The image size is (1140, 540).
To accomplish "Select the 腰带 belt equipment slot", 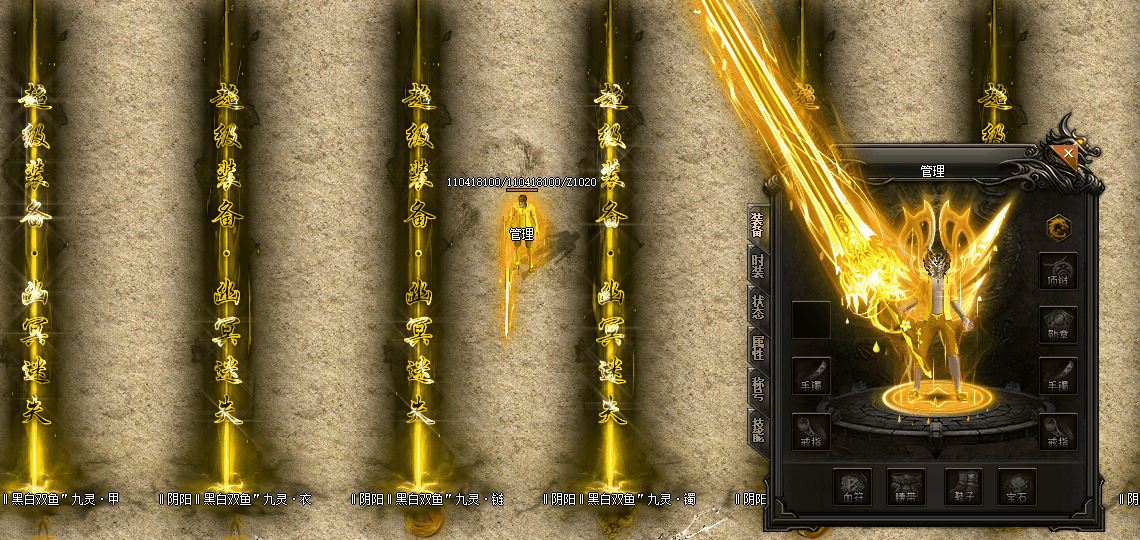I will [x=908, y=486].
